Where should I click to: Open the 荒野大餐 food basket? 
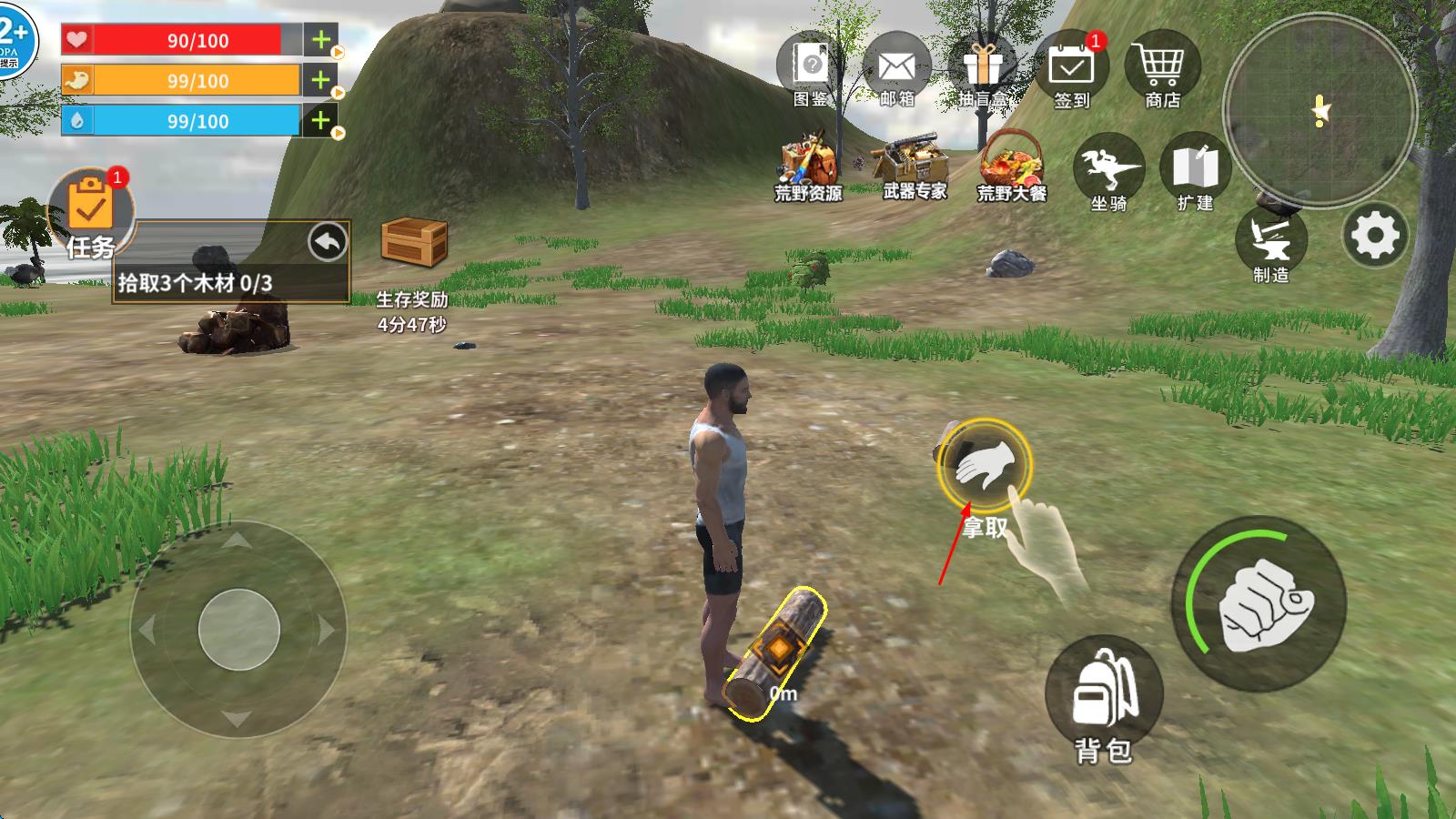click(x=1011, y=164)
